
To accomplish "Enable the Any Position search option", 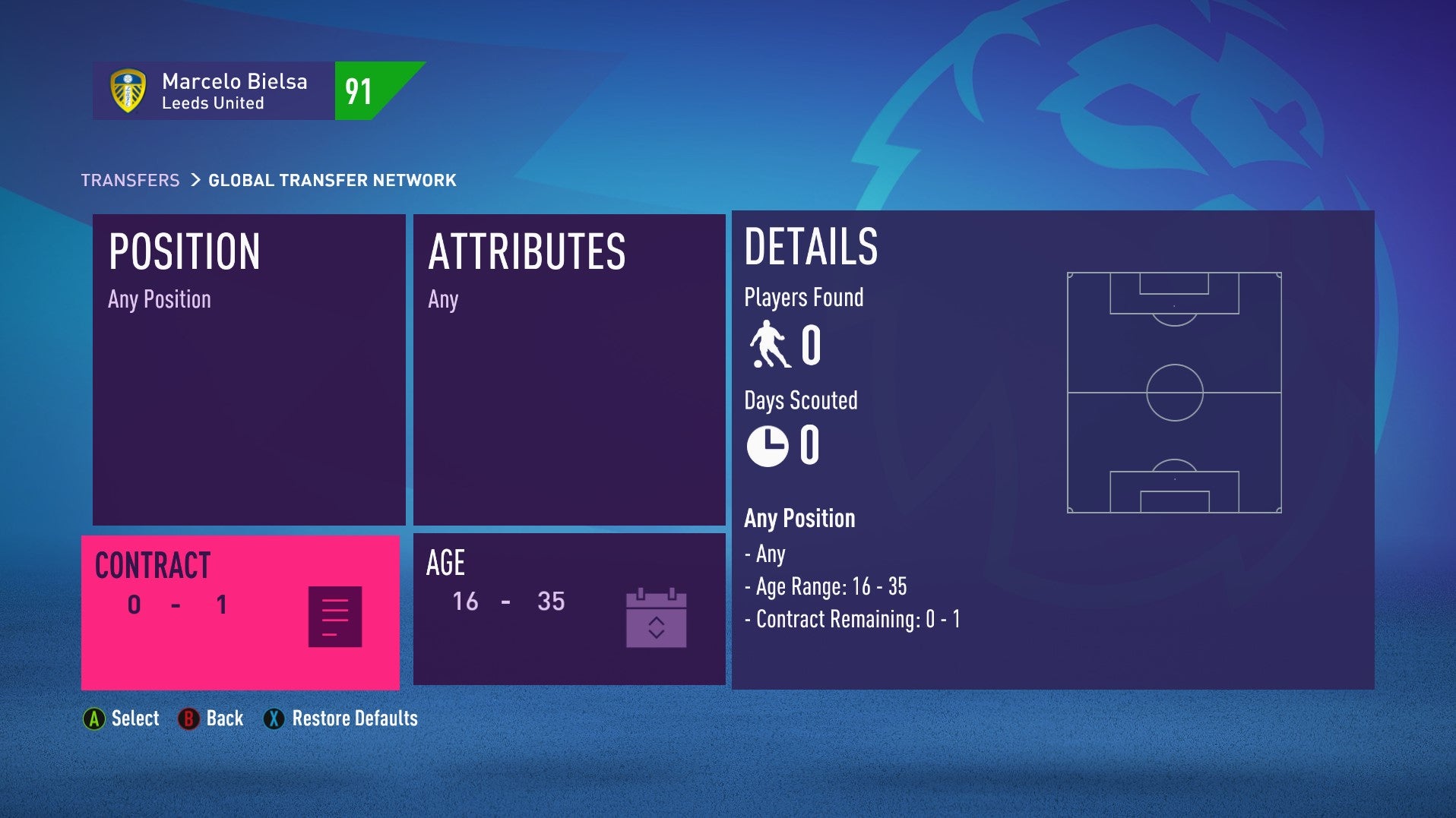I will point(799,518).
